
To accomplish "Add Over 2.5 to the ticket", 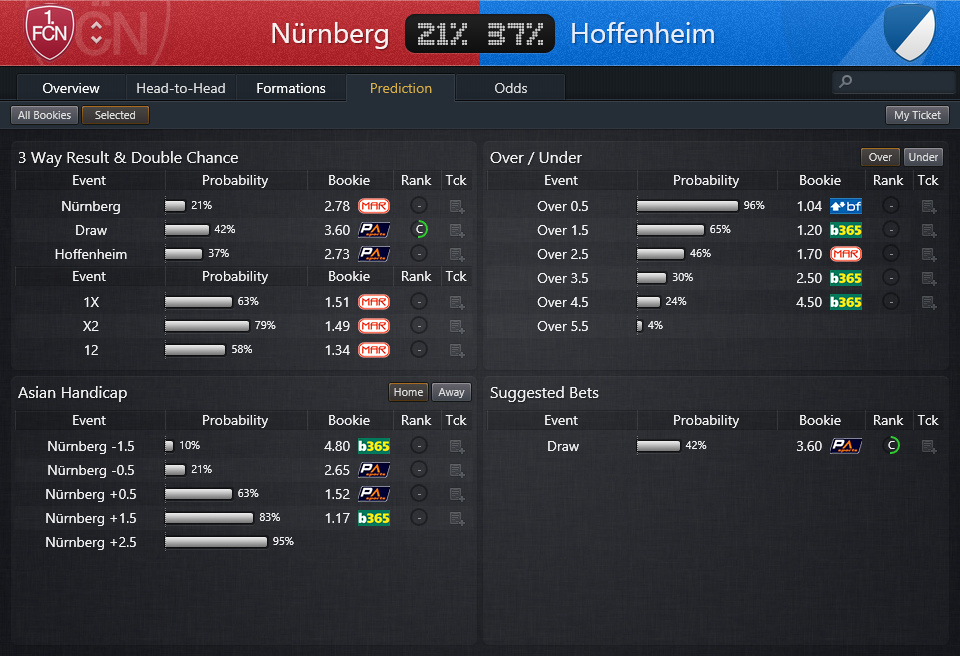I will (x=929, y=254).
